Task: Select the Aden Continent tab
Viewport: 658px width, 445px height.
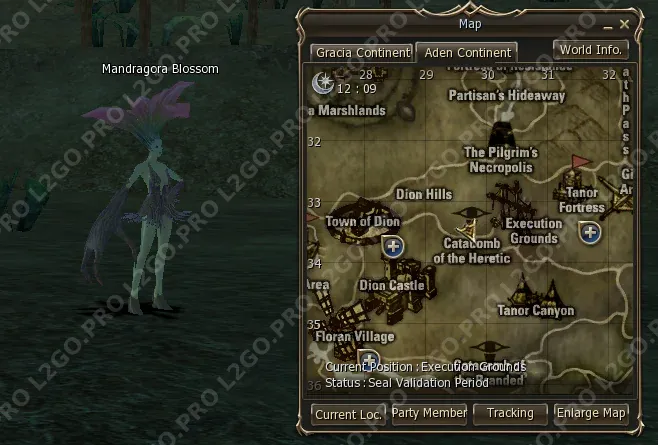Action: tap(465, 52)
